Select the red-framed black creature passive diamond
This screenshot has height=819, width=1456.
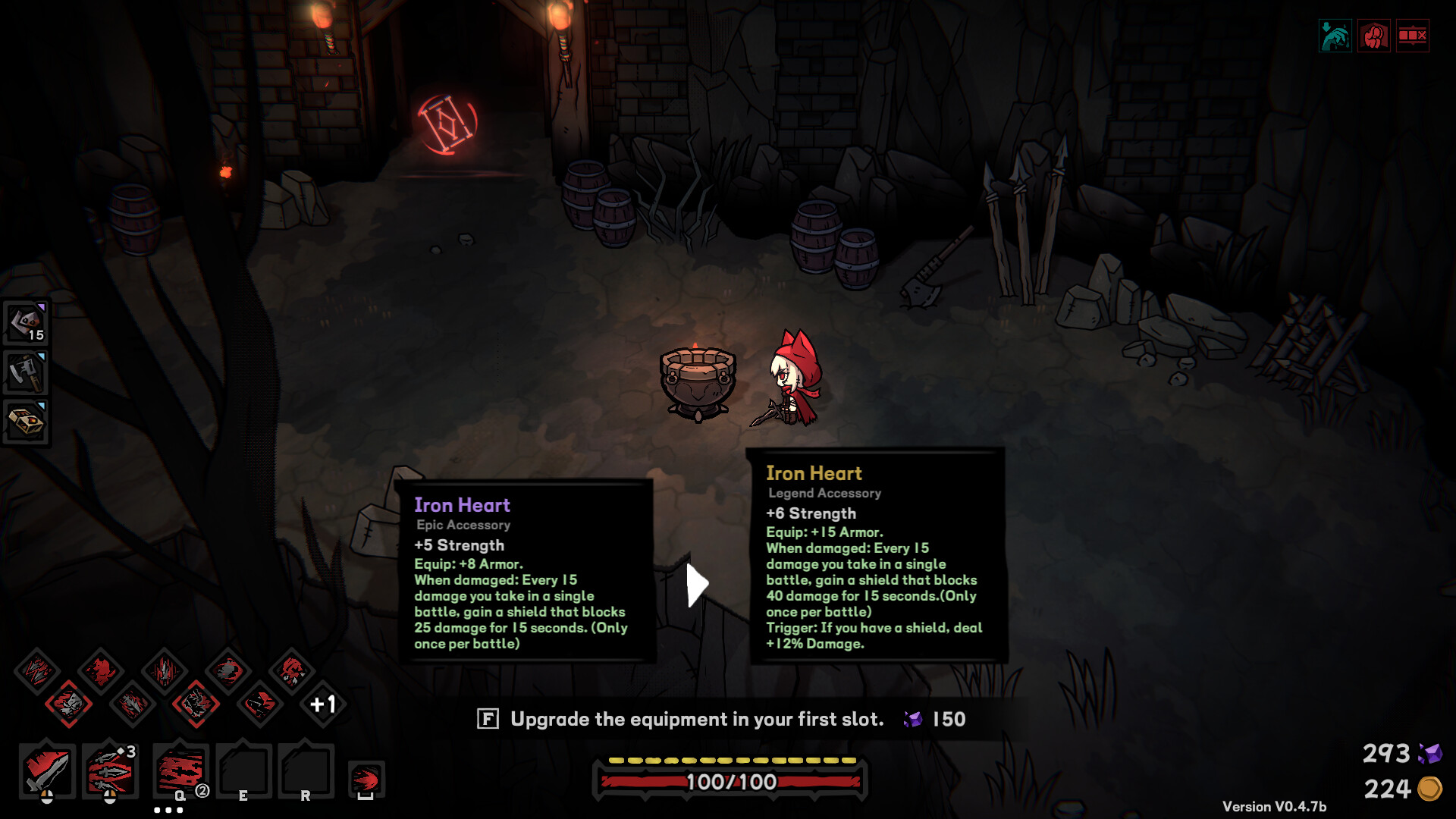[196, 704]
